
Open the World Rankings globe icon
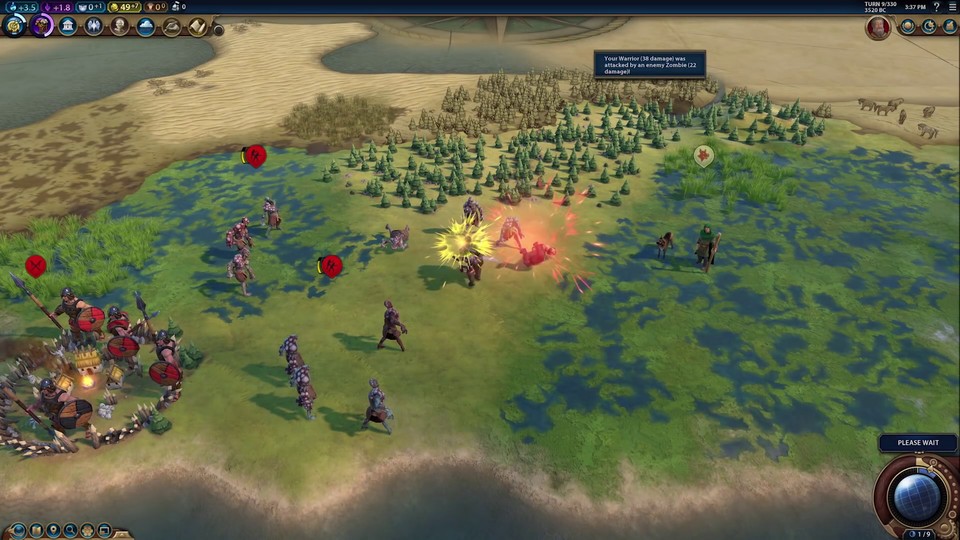click(908, 27)
